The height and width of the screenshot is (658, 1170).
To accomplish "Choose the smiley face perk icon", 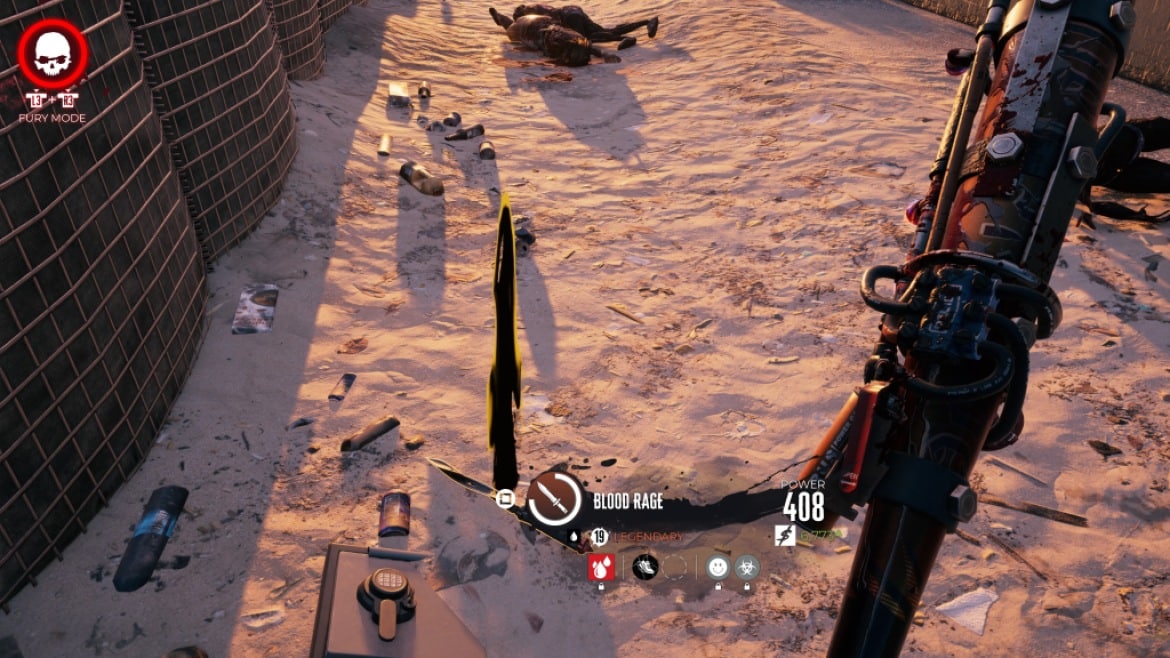I will click(x=718, y=567).
